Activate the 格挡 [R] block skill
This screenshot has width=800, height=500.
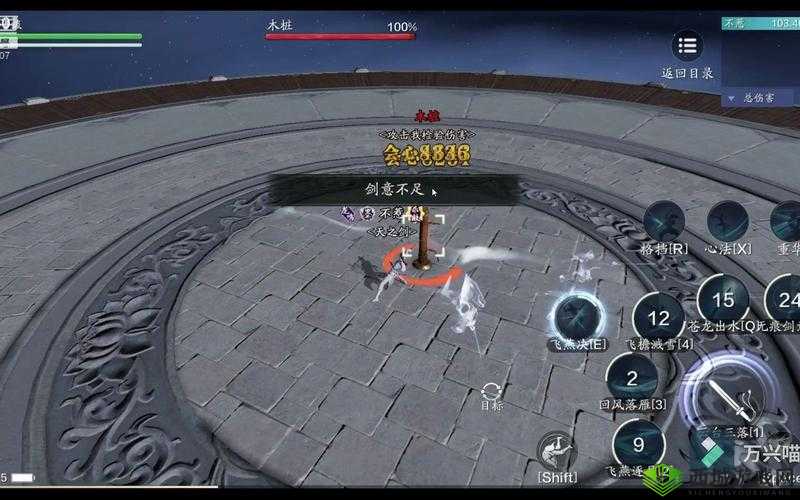point(664,221)
